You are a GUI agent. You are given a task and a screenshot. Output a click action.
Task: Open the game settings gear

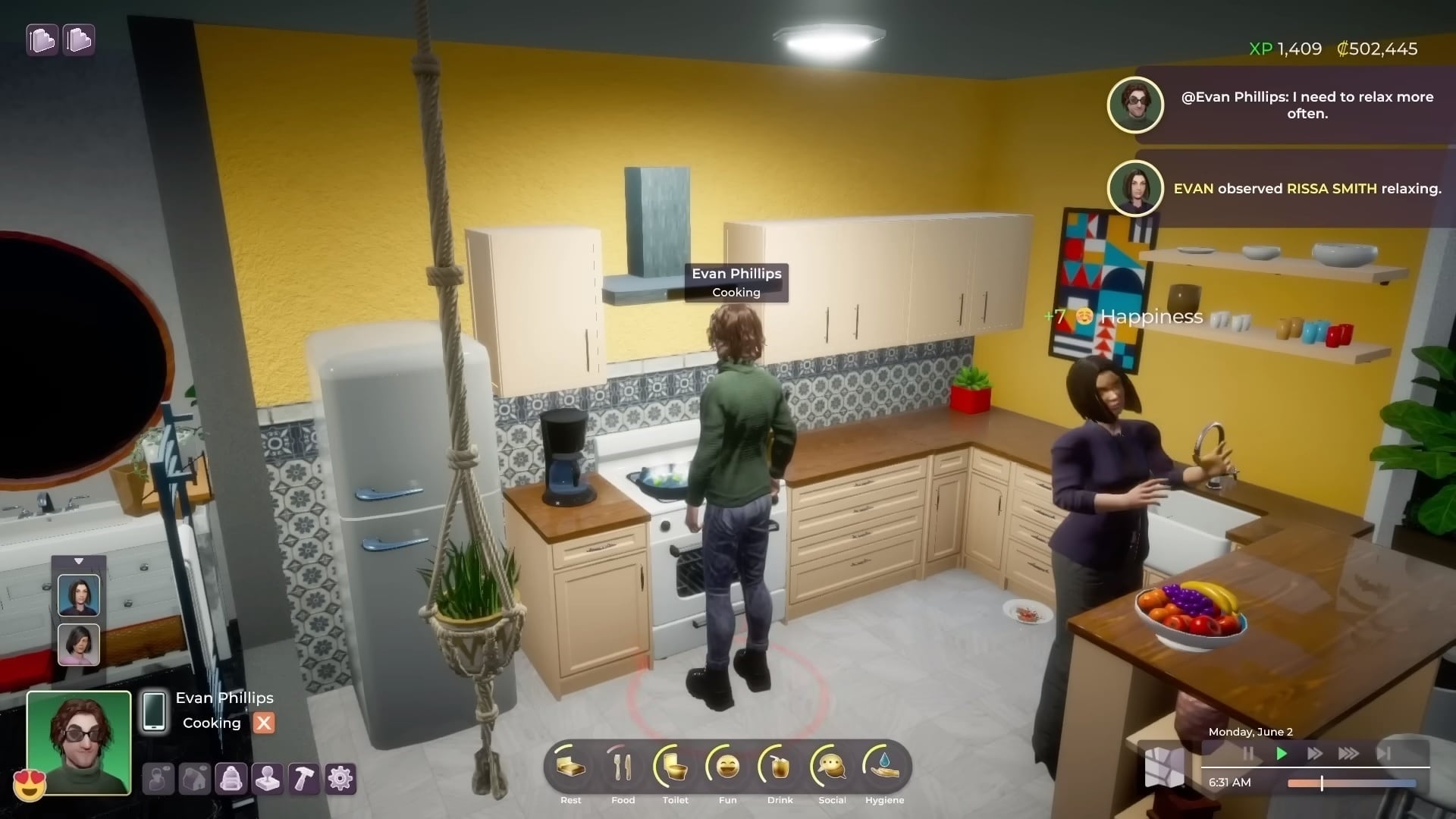pos(340,779)
